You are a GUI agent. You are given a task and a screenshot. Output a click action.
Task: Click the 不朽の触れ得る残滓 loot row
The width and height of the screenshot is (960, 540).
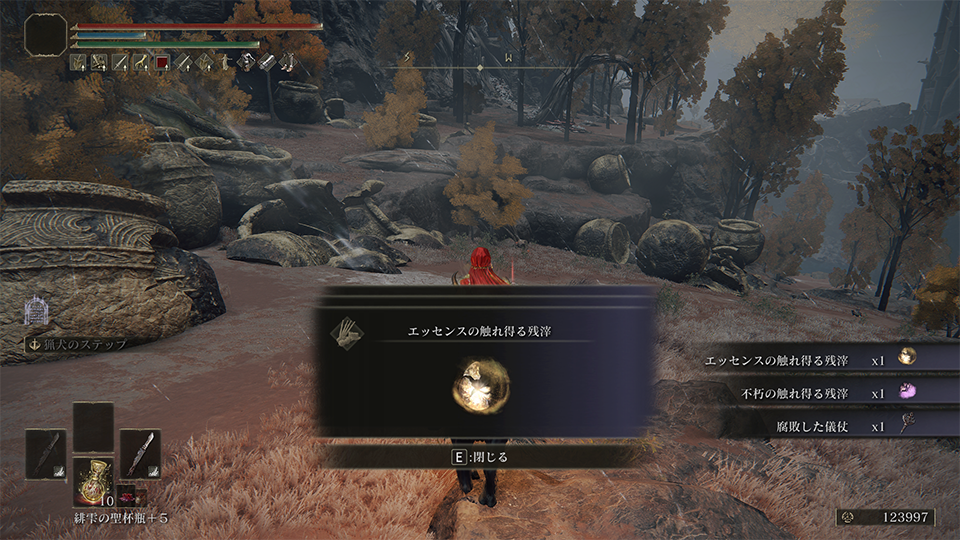click(x=811, y=393)
